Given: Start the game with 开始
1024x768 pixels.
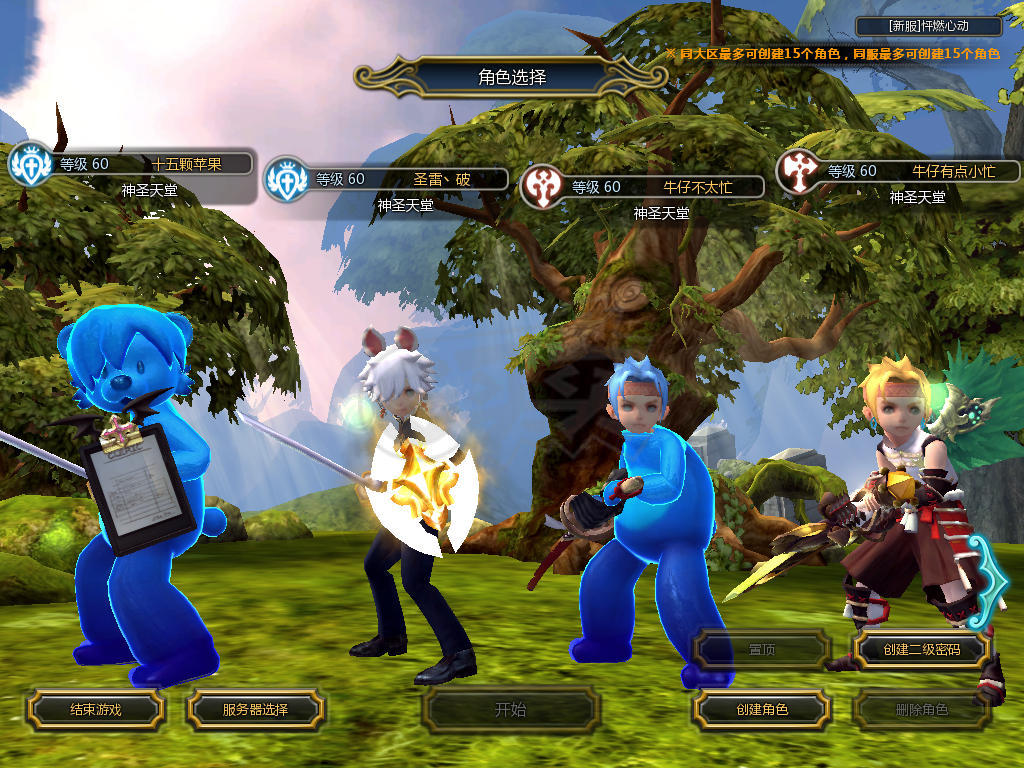Looking at the screenshot, I should 510,710.
